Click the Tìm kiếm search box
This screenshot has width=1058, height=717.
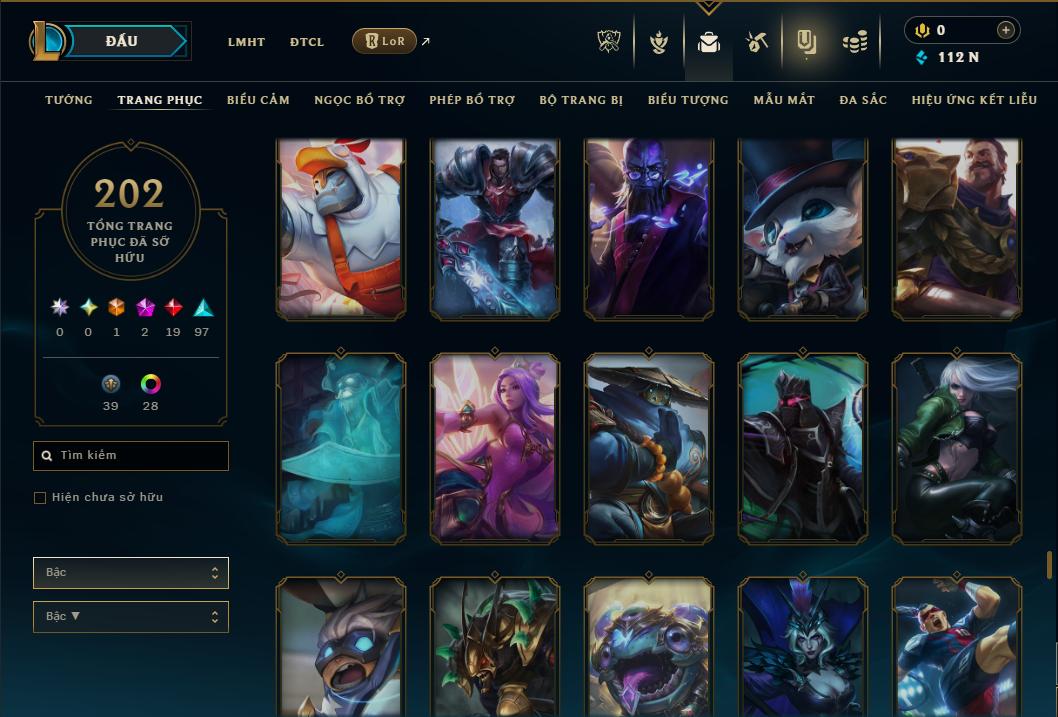pos(131,456)
